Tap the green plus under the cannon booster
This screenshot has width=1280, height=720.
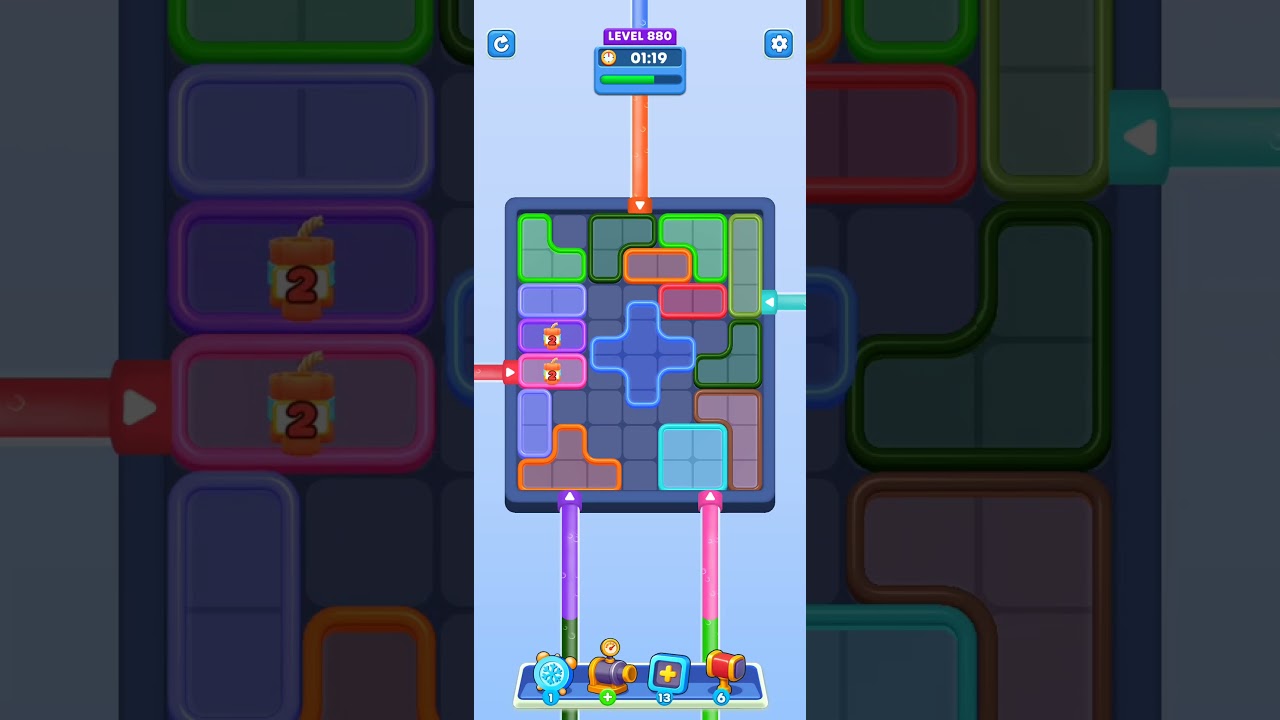click(610, 697)
